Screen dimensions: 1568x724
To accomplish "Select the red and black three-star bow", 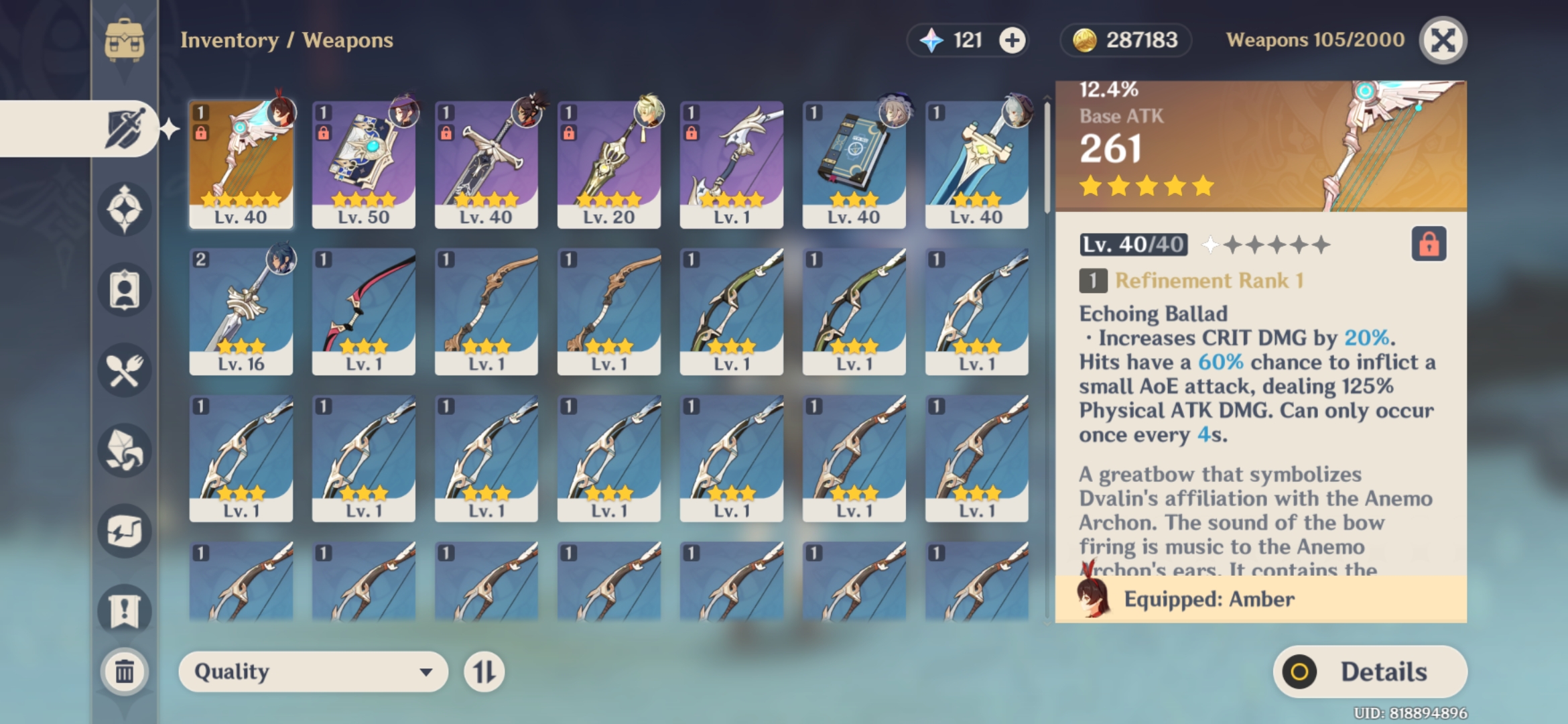I will pos(363,312).
